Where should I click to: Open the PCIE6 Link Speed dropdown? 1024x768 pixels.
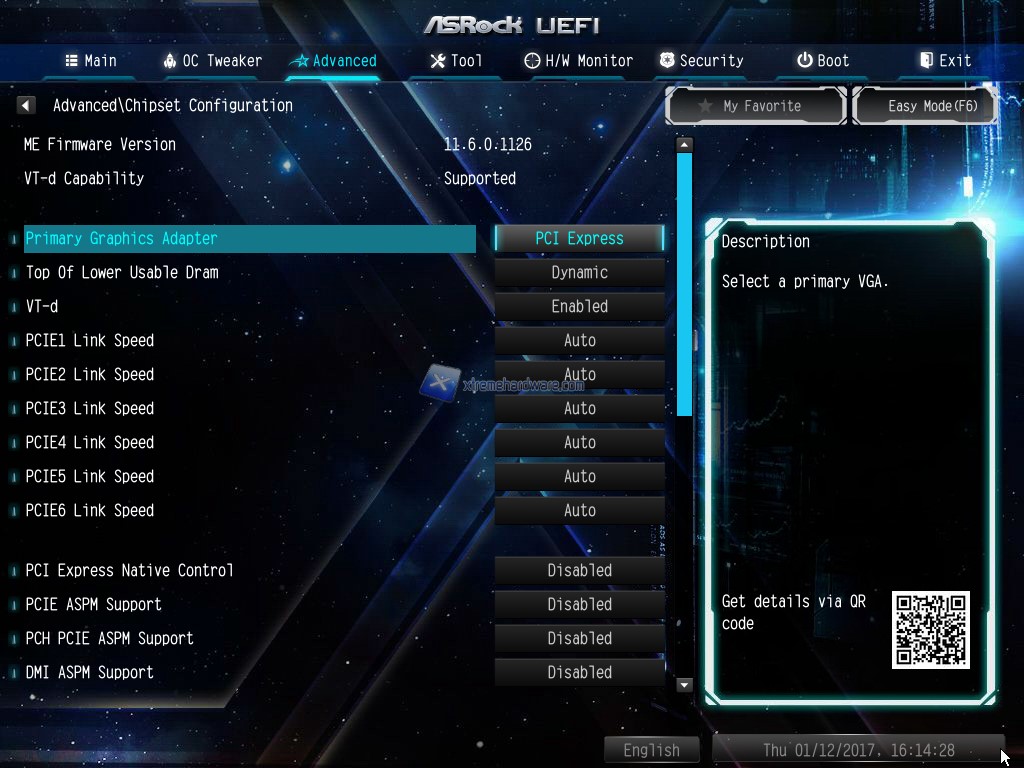(579, 510)
